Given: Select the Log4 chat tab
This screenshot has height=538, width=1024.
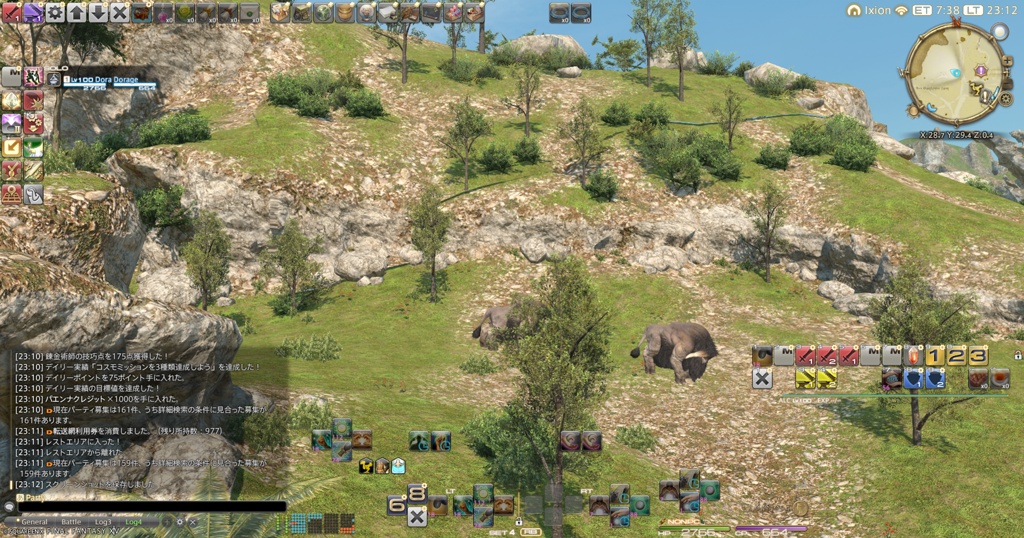Looking at the screenshot, I should [133, 522].
